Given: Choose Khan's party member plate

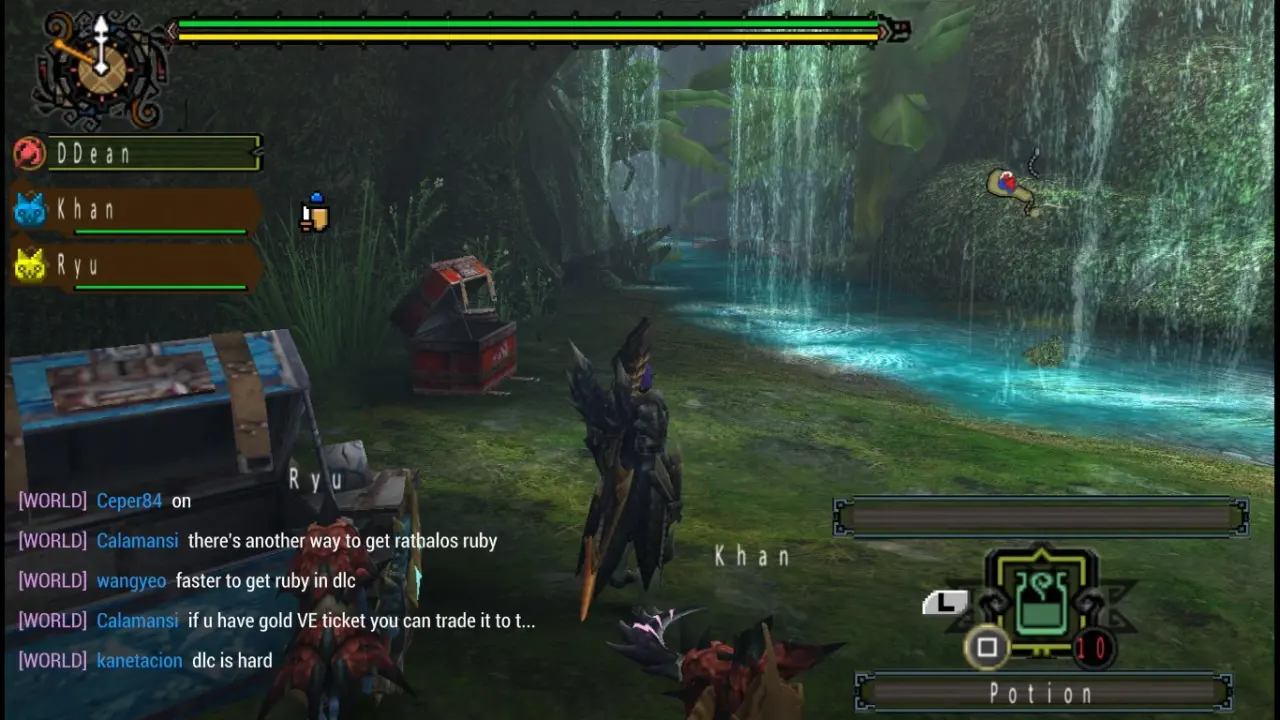Looking at the screenshot, I should point(140,211).
